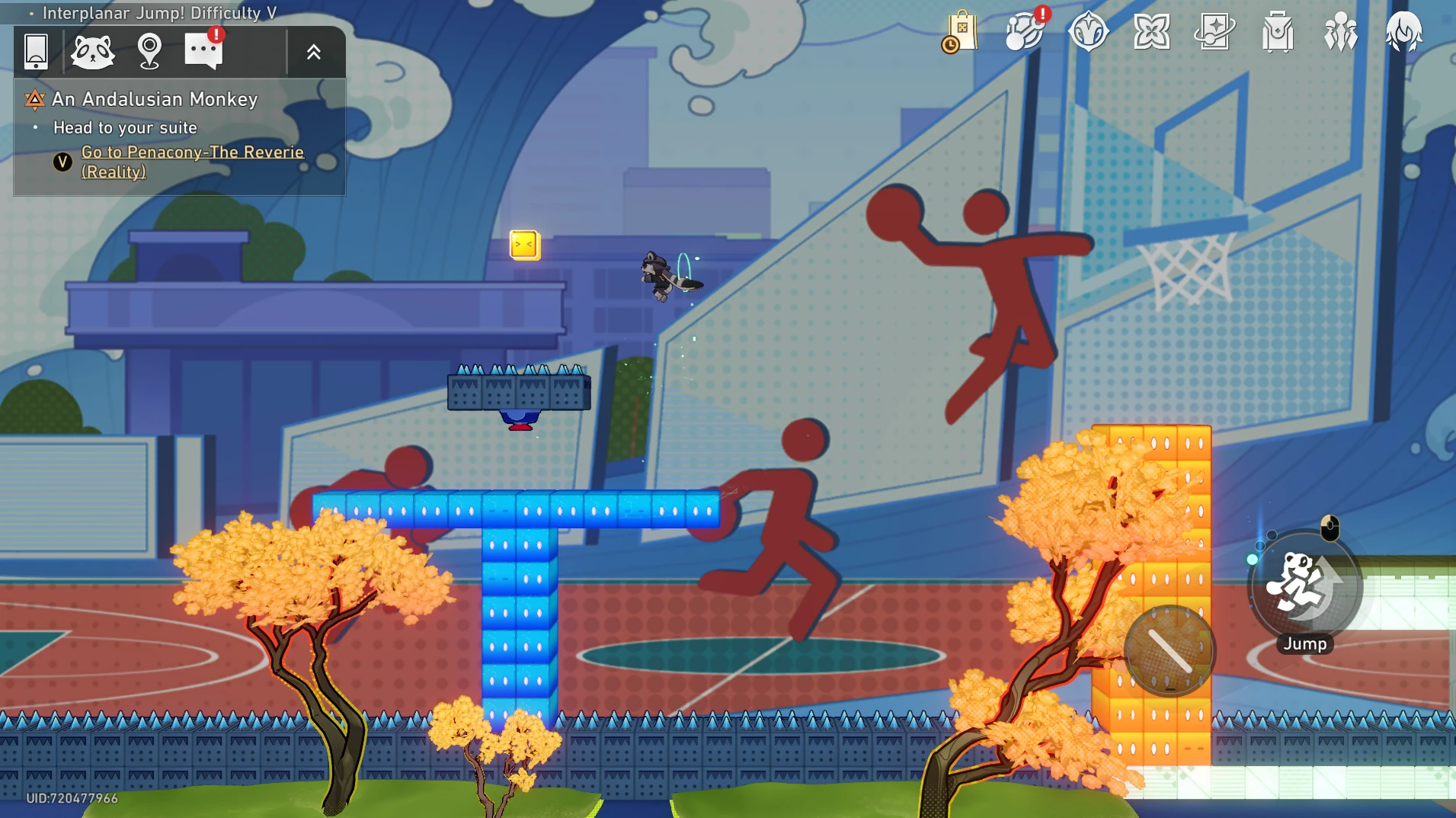
Task: Open the four-petal flower icon
Action: (1151, 32)
